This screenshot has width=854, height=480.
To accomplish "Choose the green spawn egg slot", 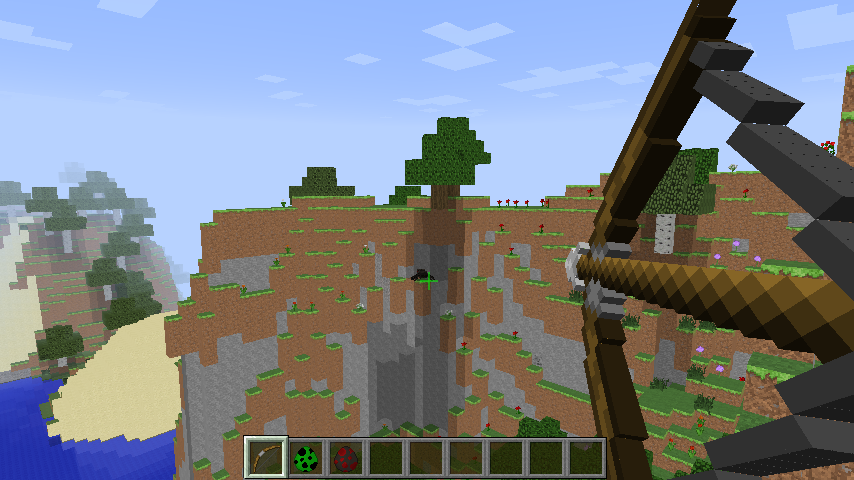I will point(306,458).
